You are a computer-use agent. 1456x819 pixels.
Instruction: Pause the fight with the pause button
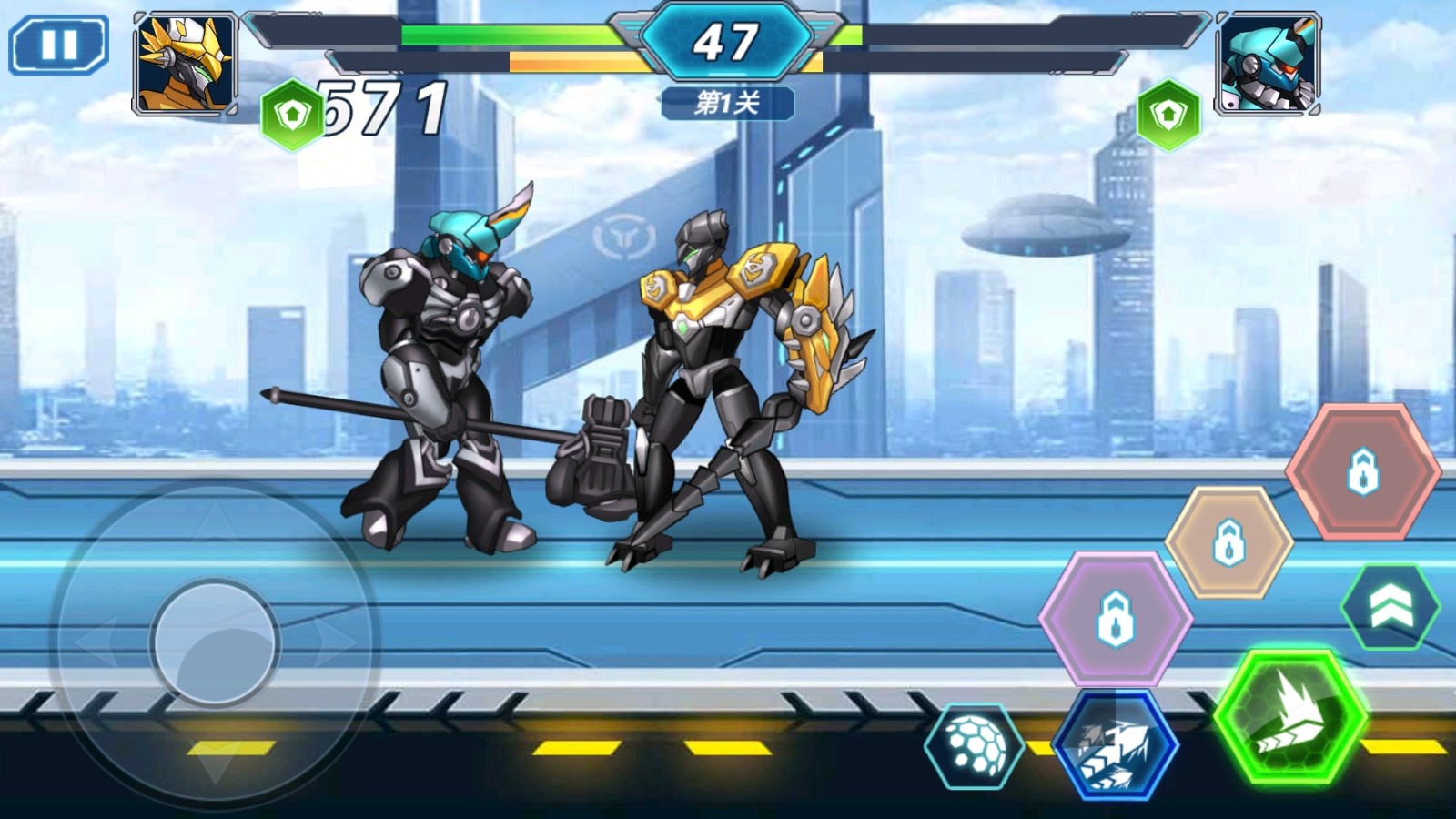coord(59,44)
